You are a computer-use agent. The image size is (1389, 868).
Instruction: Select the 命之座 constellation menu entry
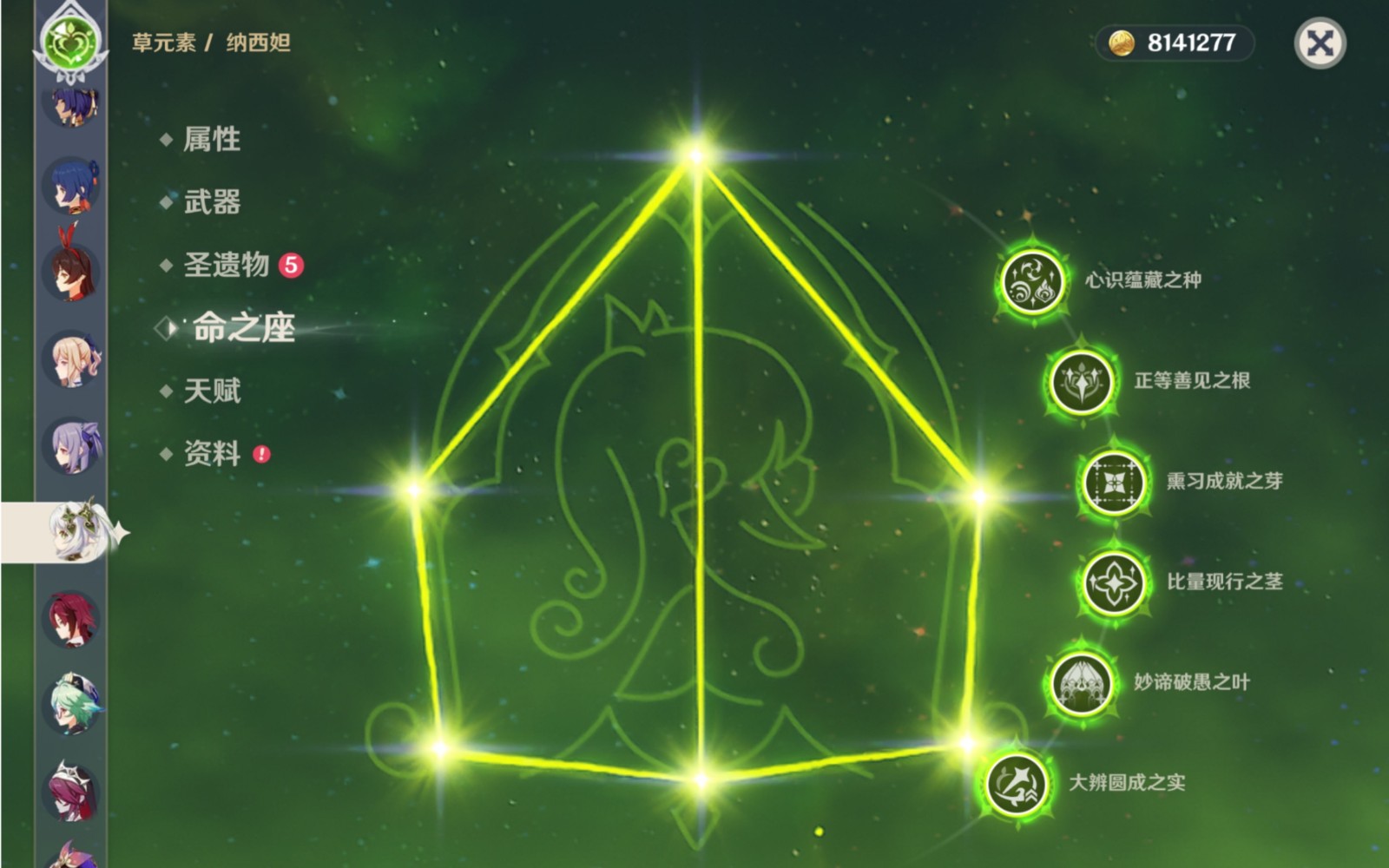(x=243, y=328)
